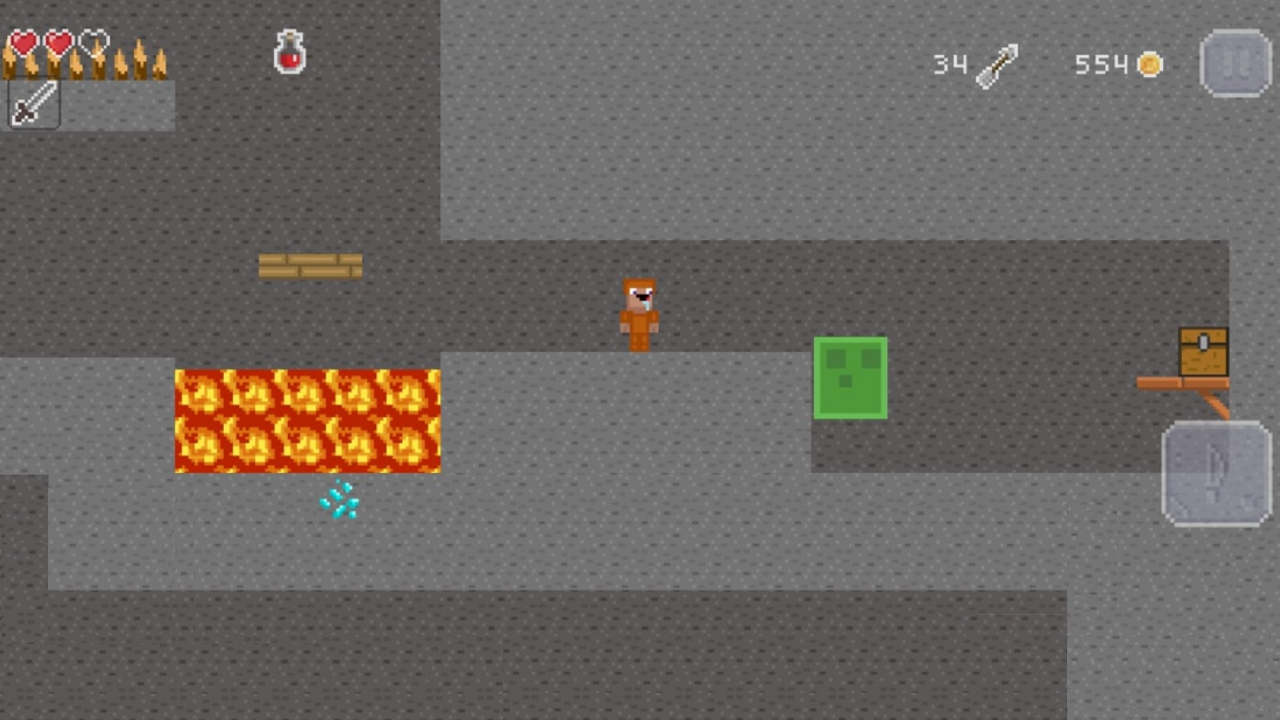Click the lava pool
This screenshot has width=1280, height=720.
click(307, 420)
